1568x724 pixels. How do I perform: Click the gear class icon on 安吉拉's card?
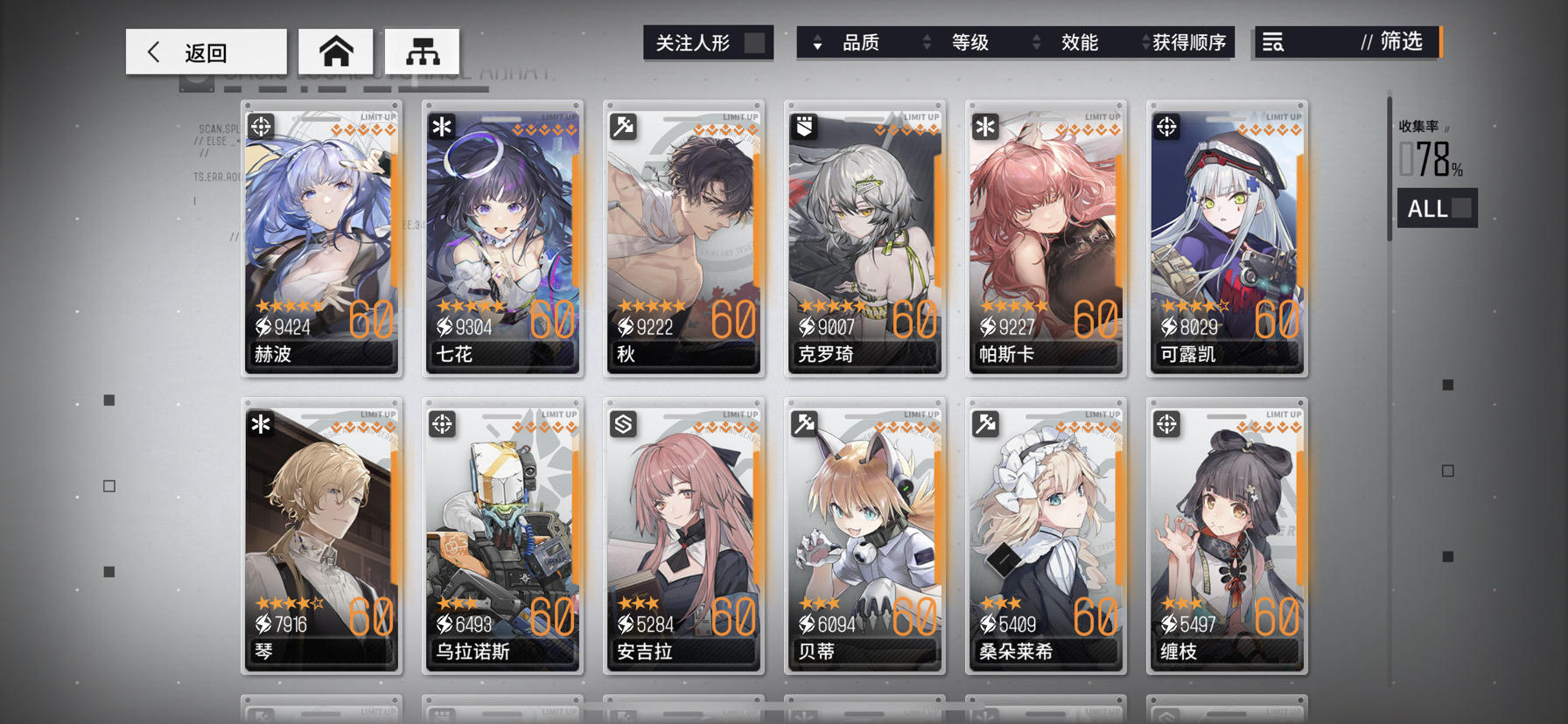(x=621, y=424)
